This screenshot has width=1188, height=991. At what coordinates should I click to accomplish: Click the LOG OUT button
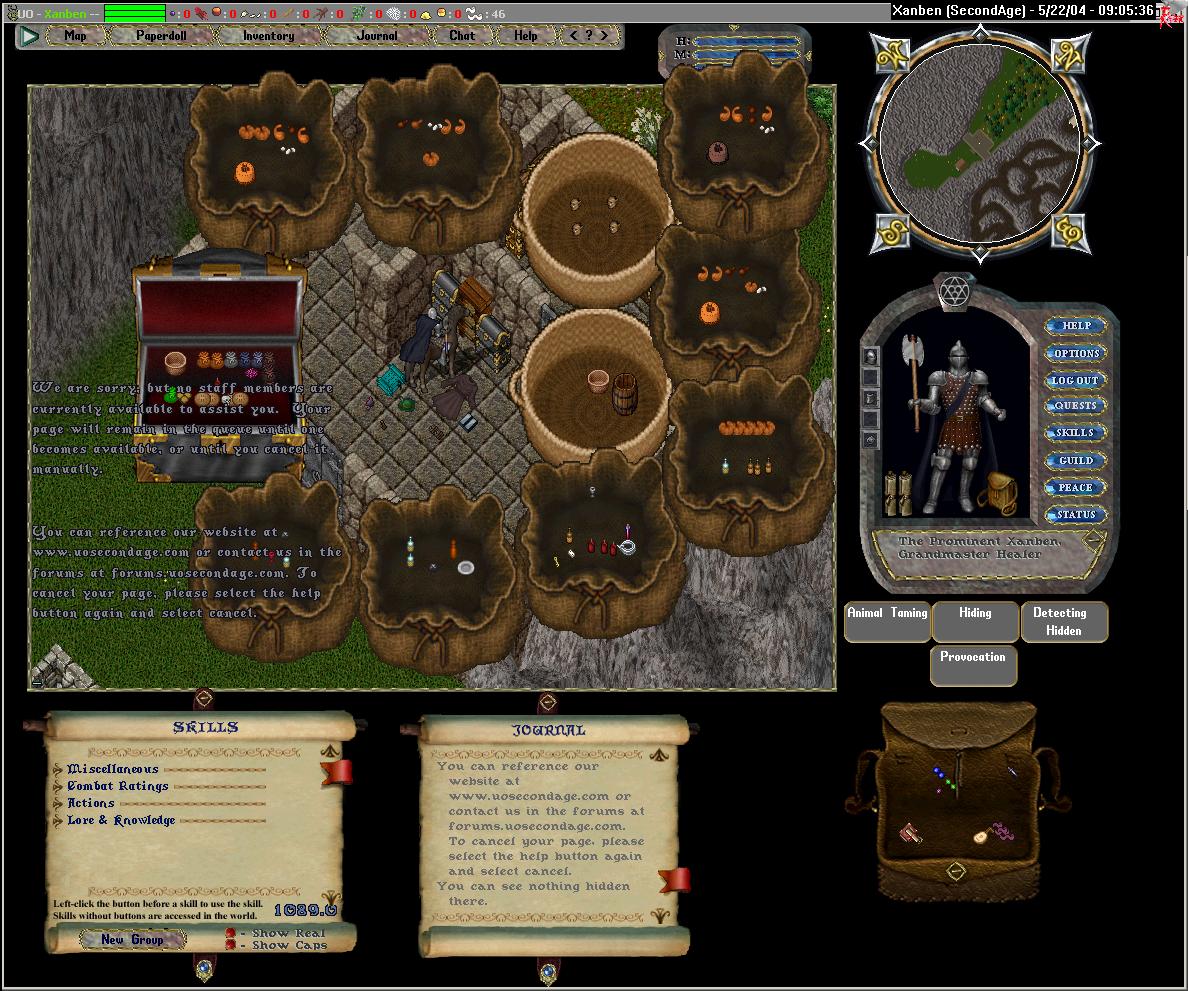pos(1076,380)
